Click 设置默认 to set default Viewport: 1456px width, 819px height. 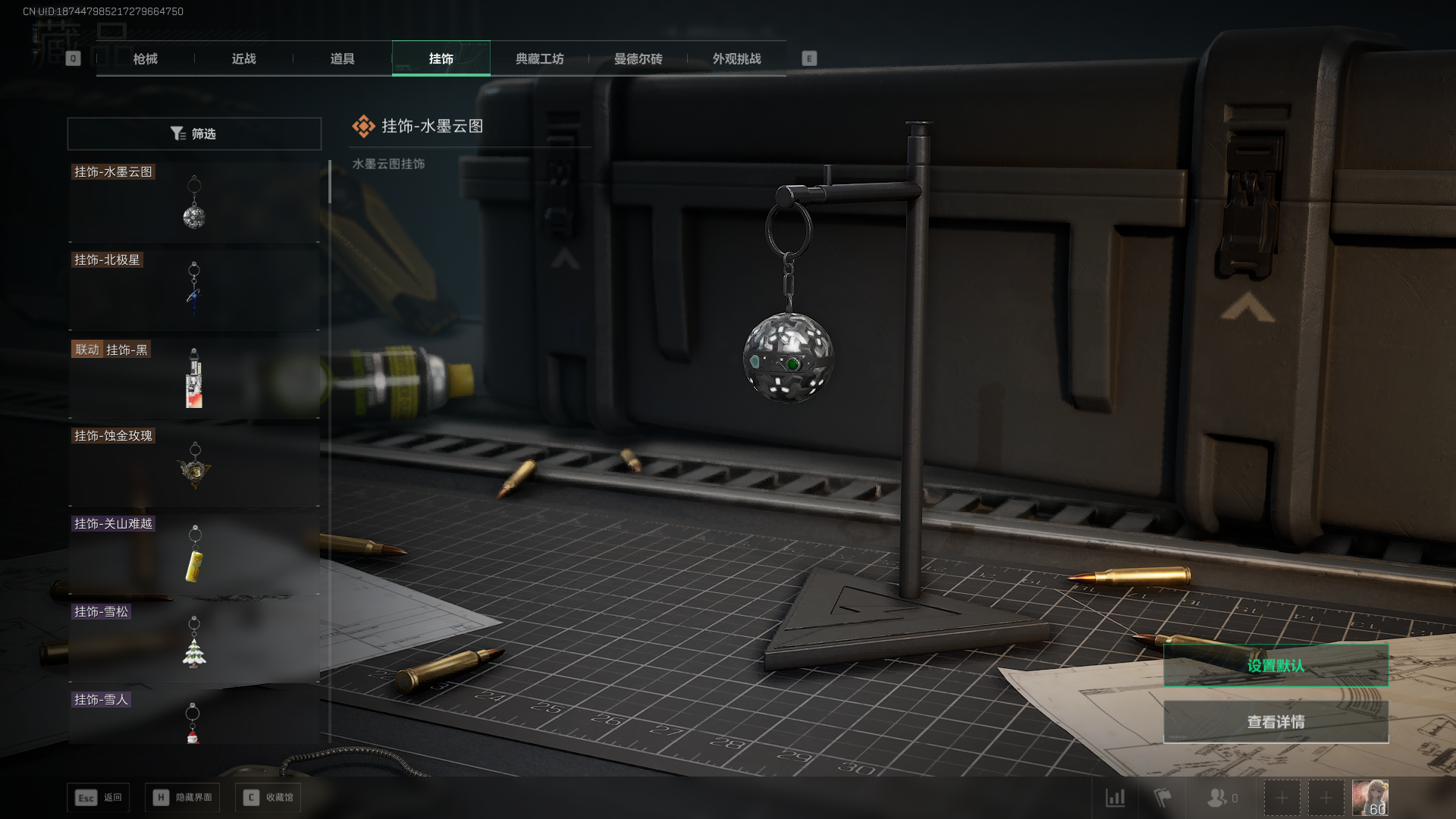pyautogui.click(x=1276, y=665)
